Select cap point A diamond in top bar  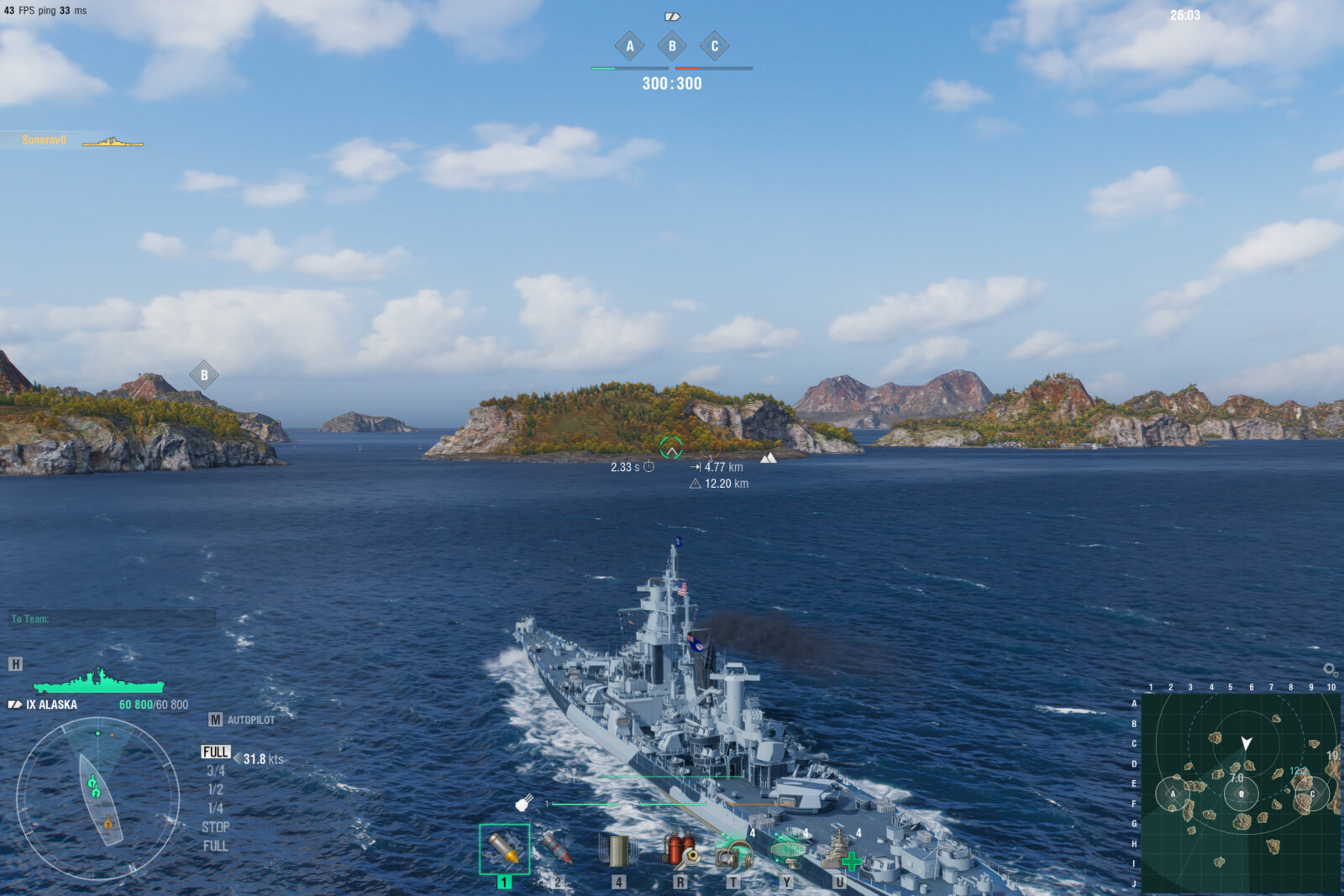630,46
